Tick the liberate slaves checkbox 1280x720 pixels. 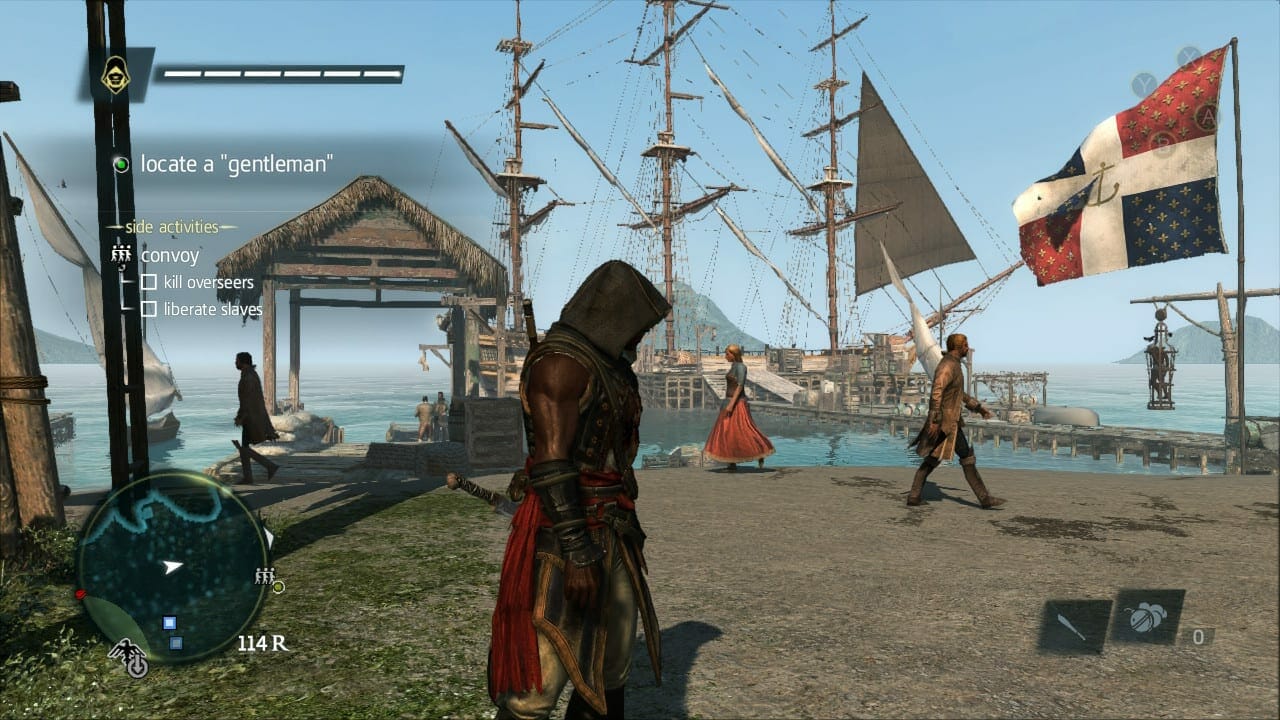pos(148,309)
